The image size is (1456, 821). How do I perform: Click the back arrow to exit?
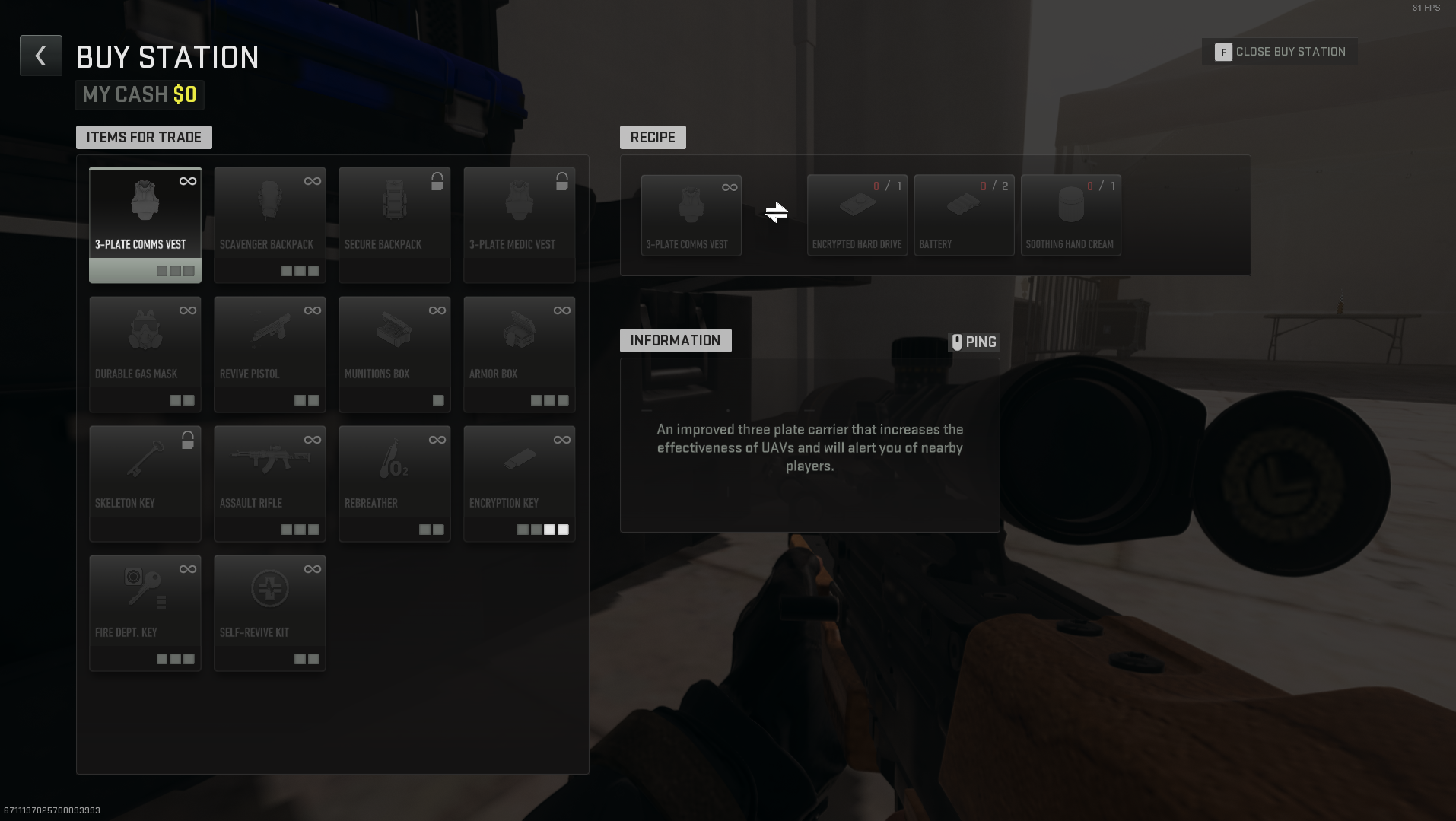pos(40,55)
